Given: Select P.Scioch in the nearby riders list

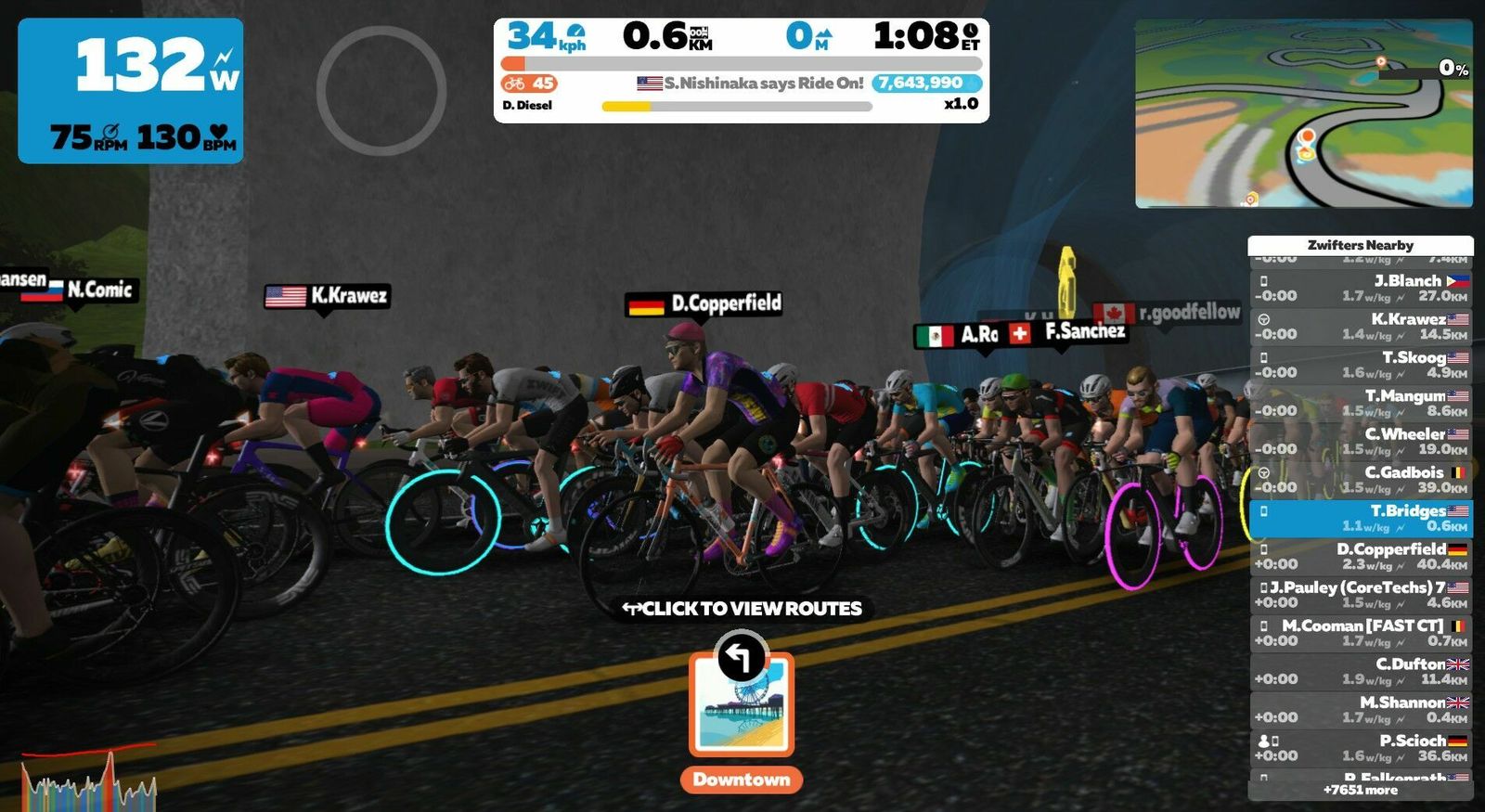Looking at the screenshot, I should (x=1361, y=748).
